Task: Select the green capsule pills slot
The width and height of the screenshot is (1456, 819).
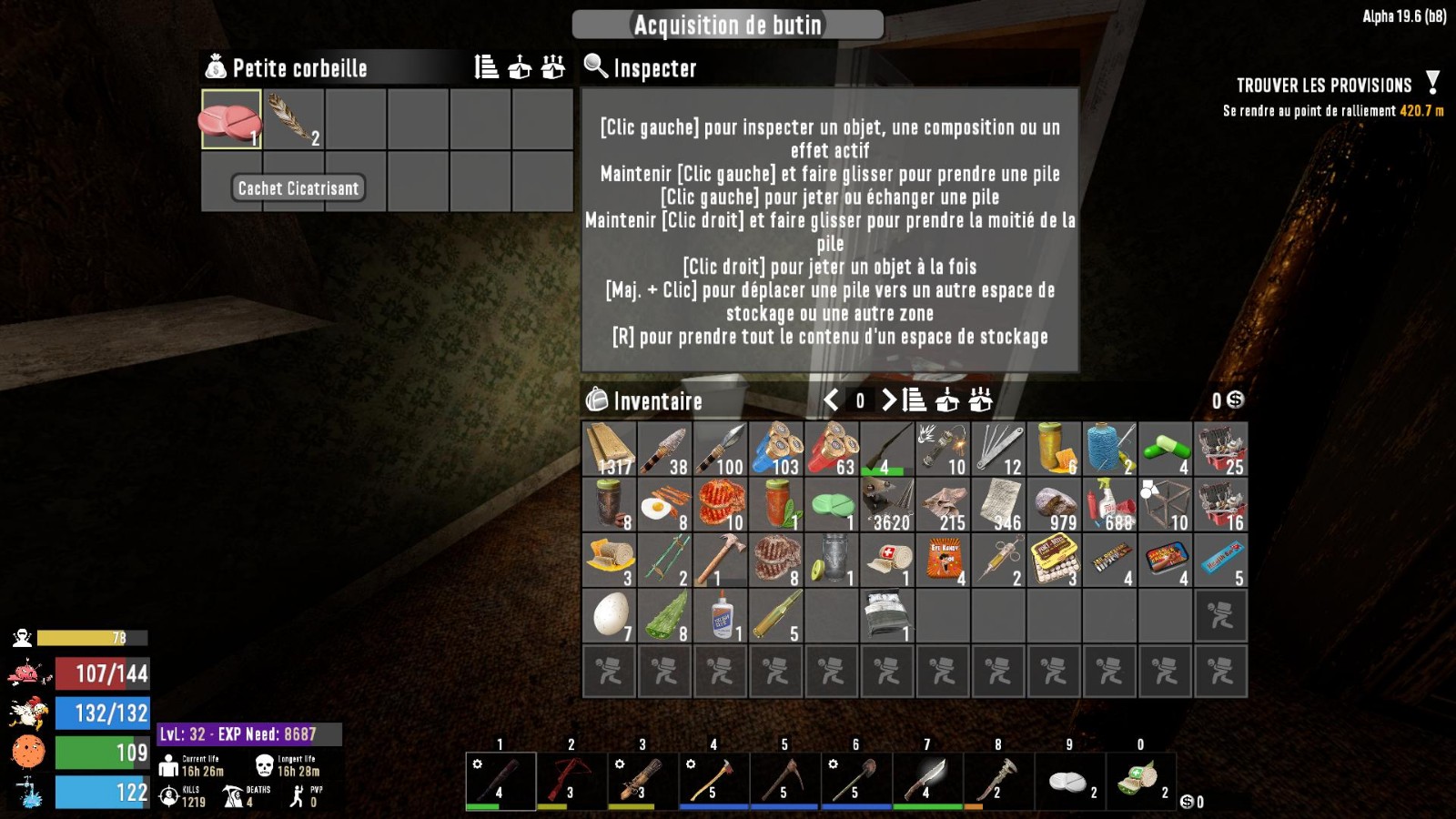Action: point(1166,449)
